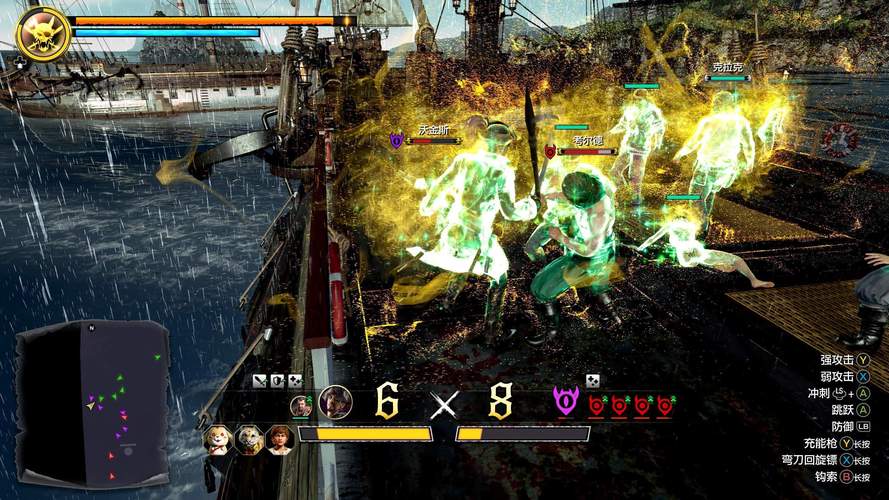Viewport: 889px width, 500px height.
Task: Click the shield buff icon
Action: click(x=278, y=380)
